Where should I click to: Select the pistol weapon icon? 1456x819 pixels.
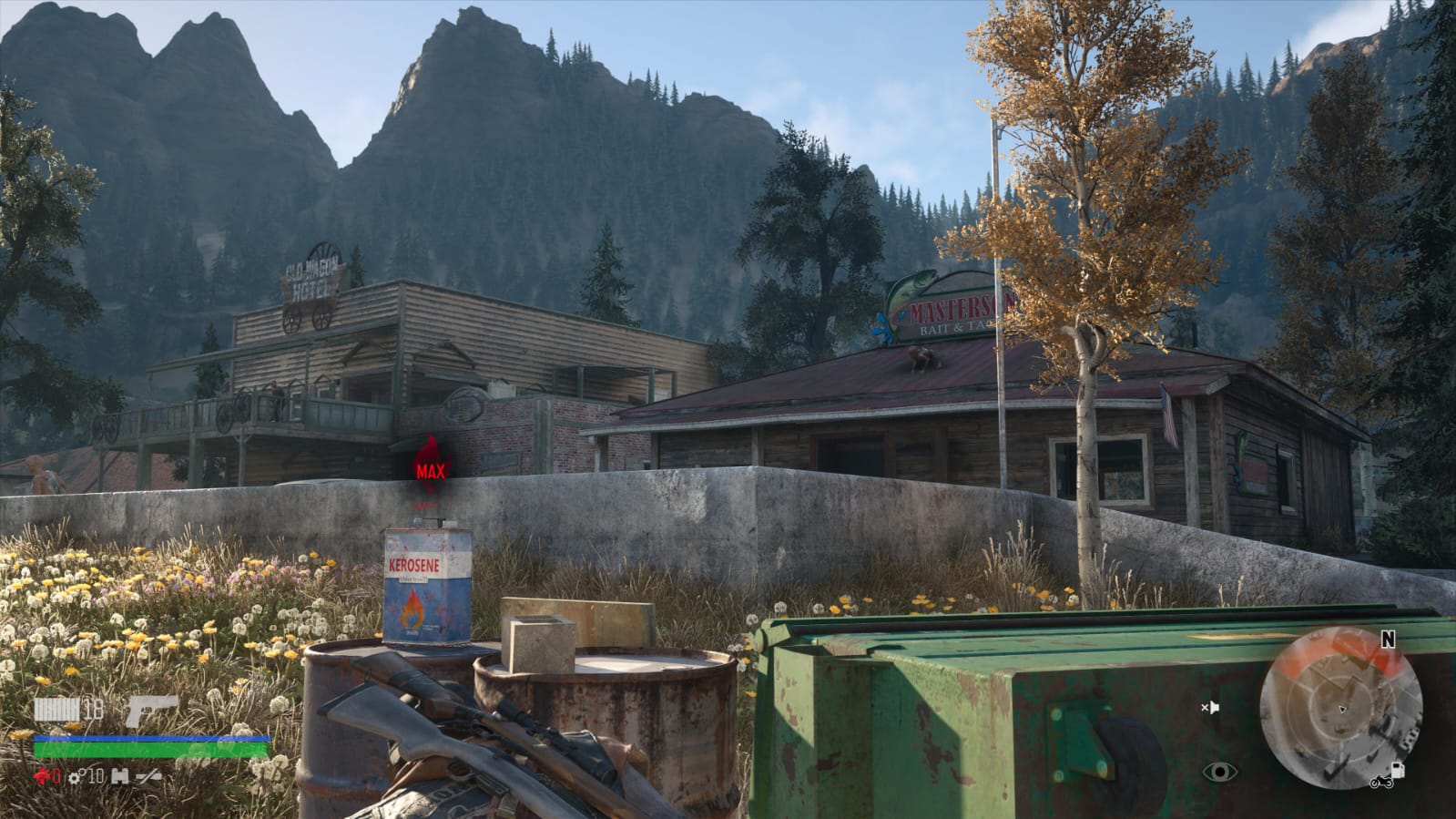[151, 711]
